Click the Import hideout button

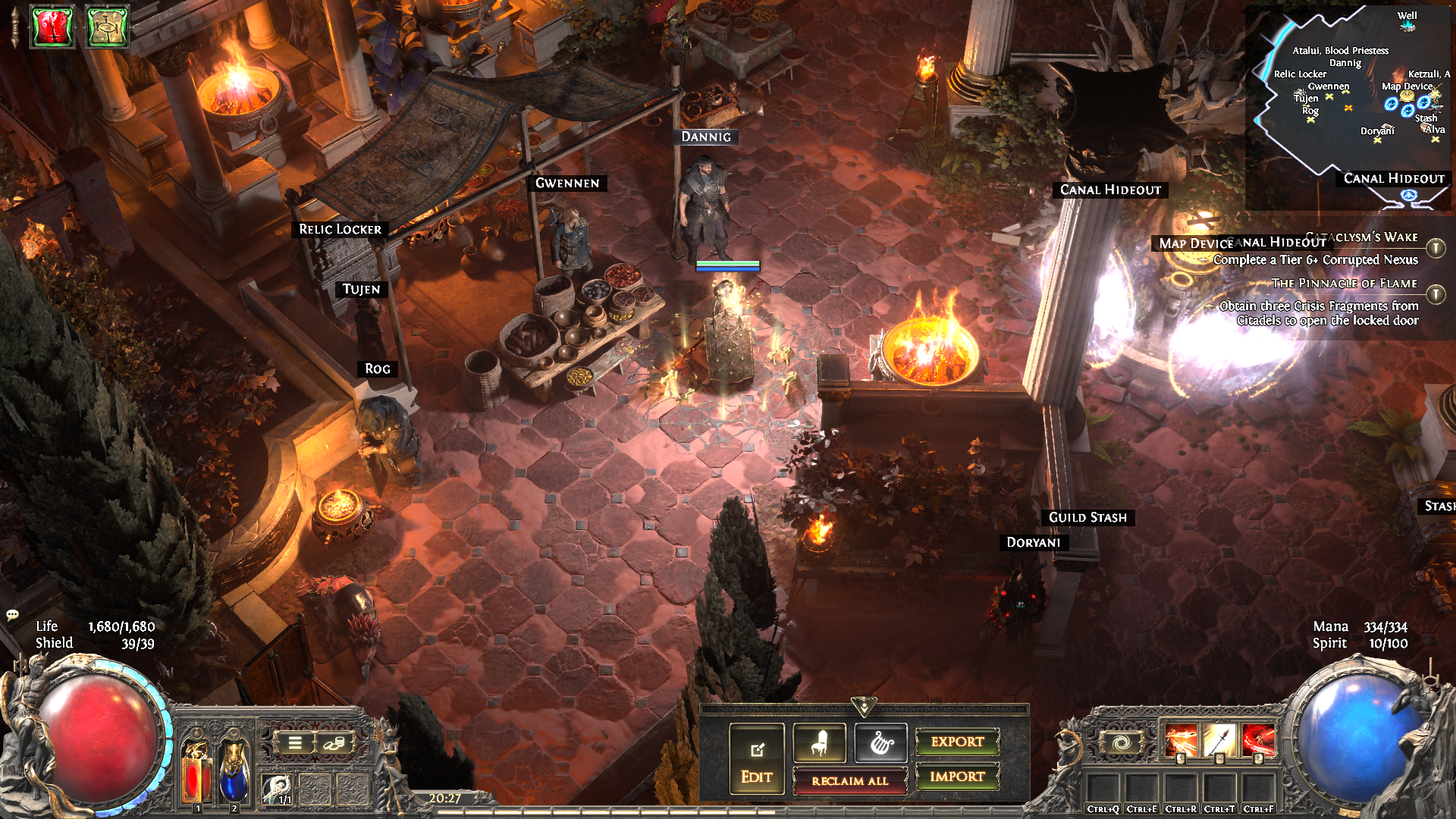(x=957, y=777)
